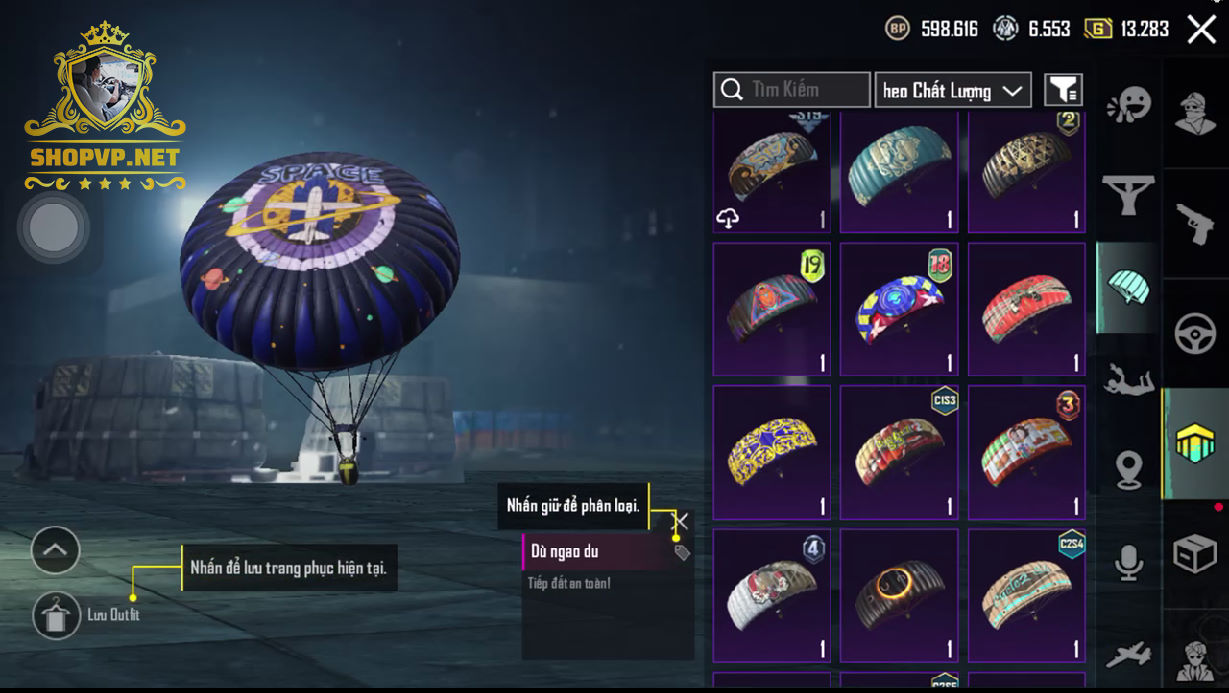Select the parachute tagged C1S3
The width and height of the screenshot is (1229, 693).
(x=899, y=452)
